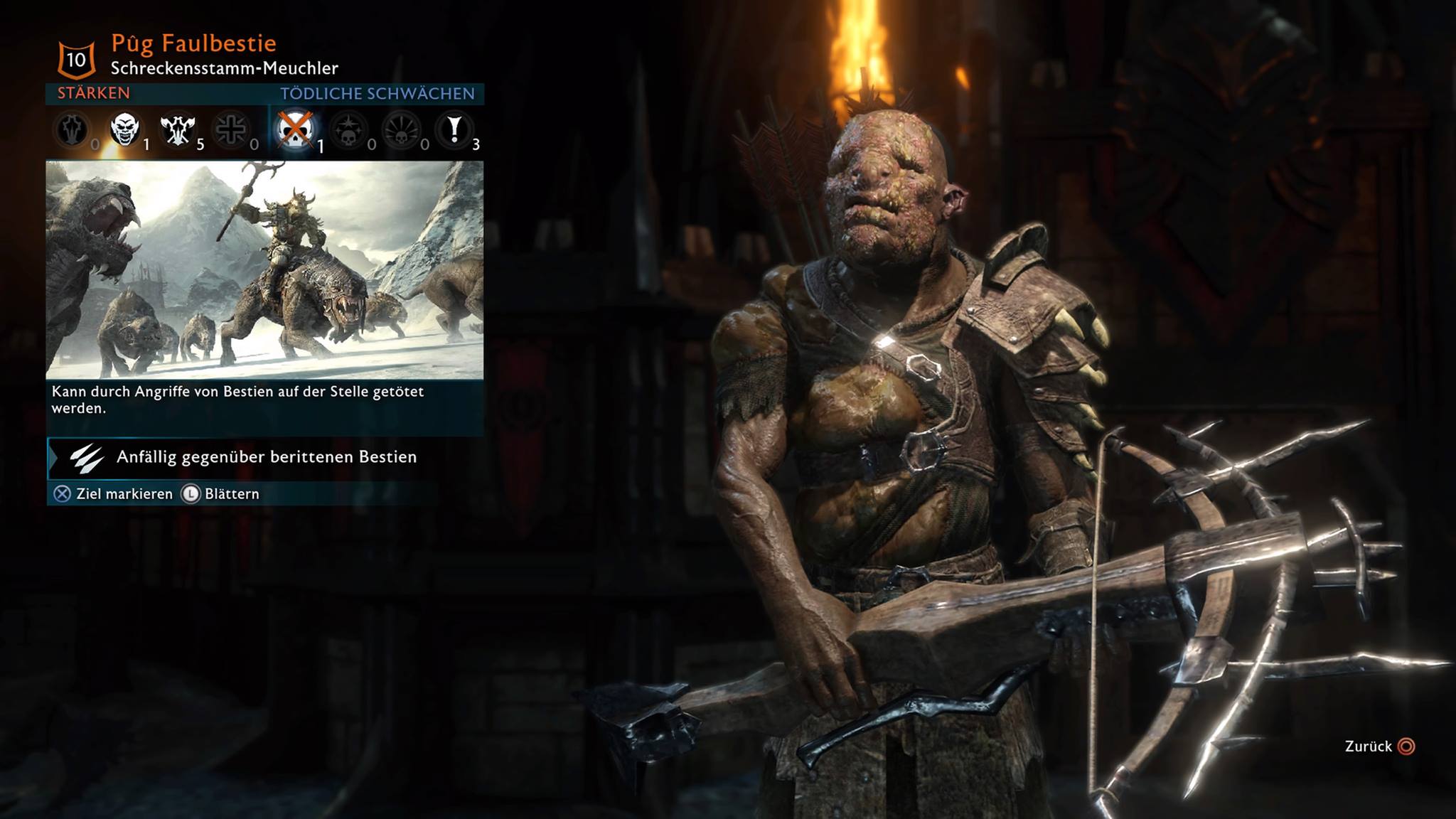The image size is (1456, 819).
Task: Switch to the Stärken section header
Action: point(94,93)
